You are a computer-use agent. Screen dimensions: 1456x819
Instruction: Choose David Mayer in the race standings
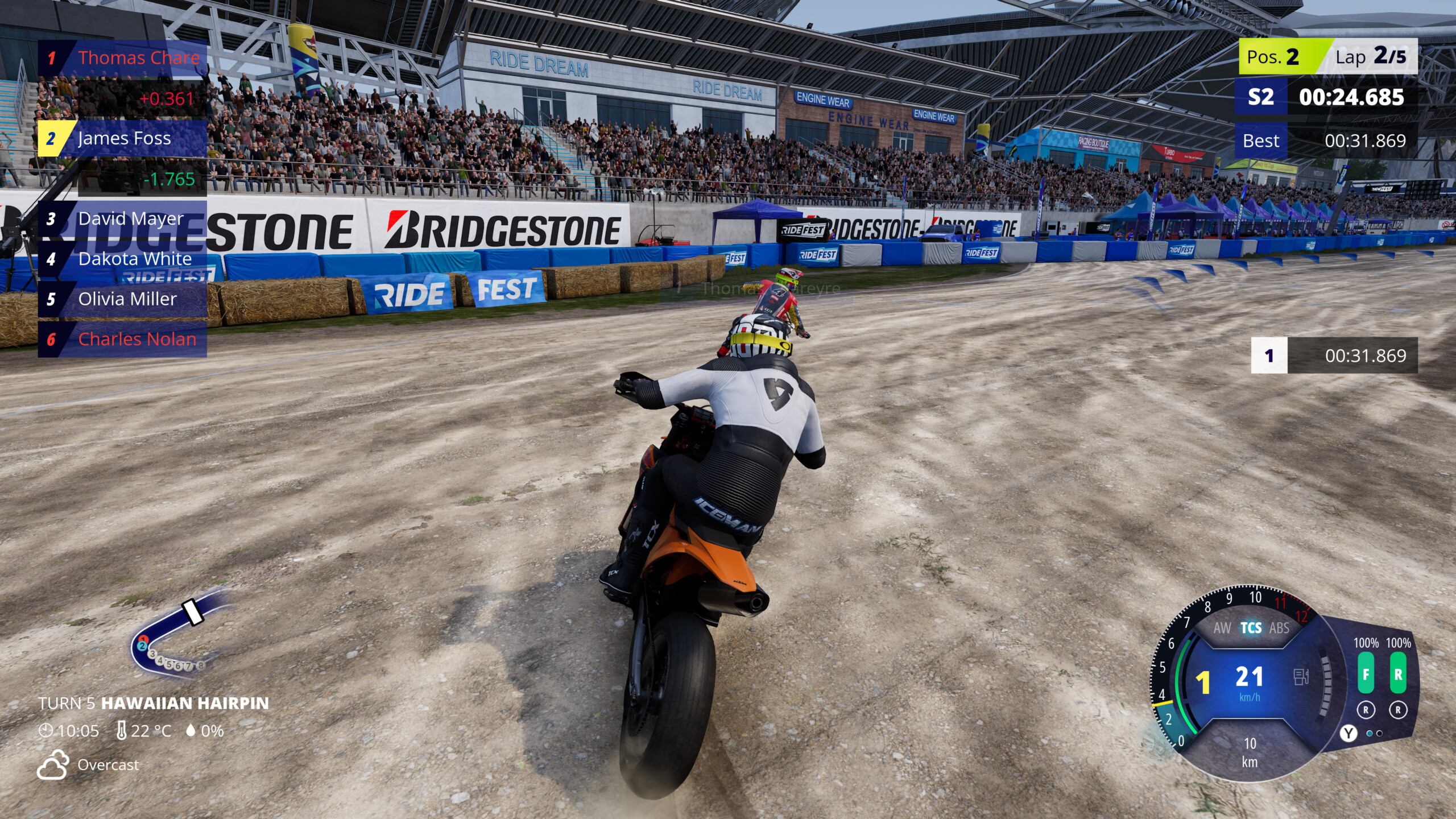(x=122, y=219)
